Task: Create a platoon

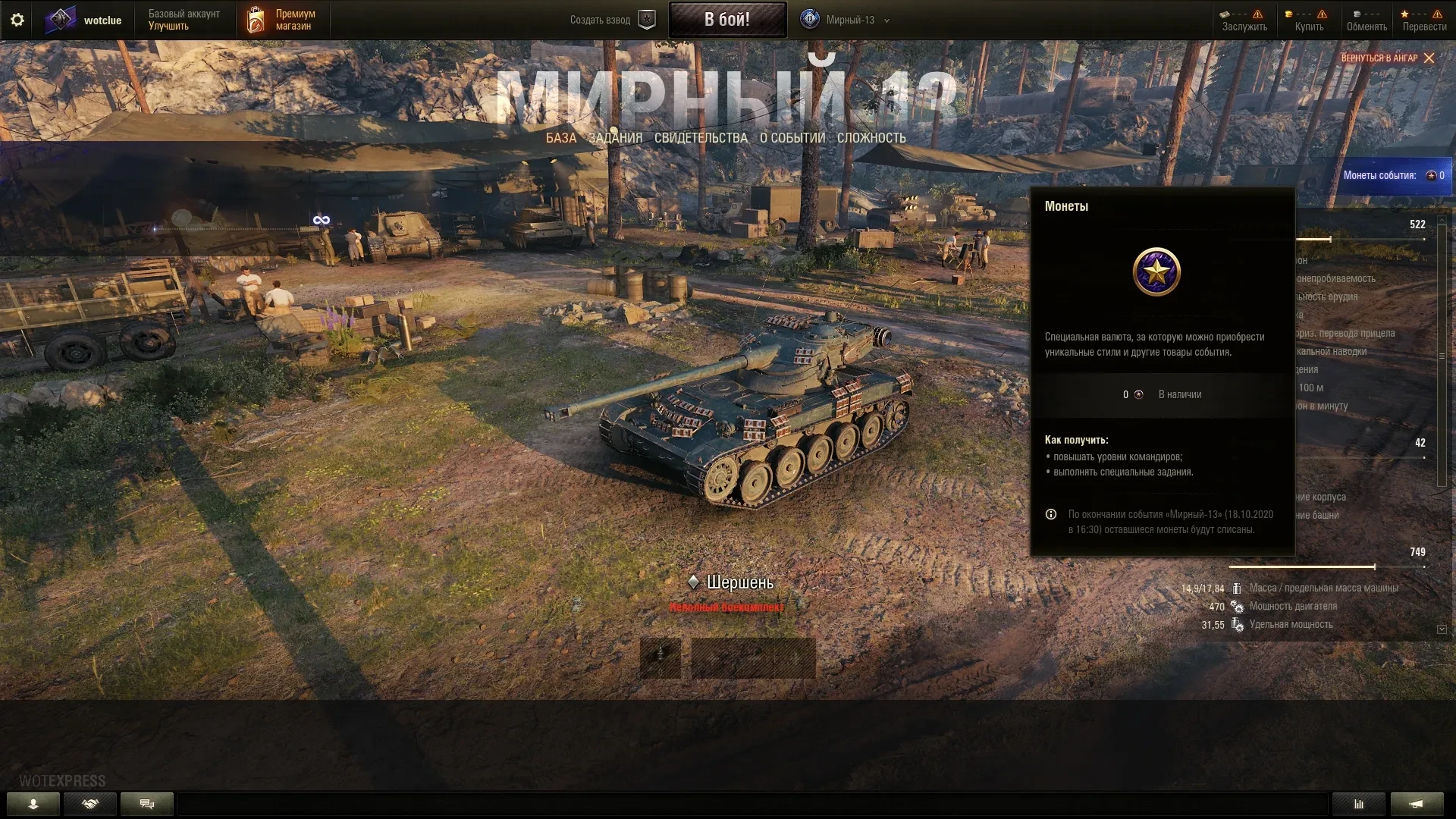Action: 612,20
